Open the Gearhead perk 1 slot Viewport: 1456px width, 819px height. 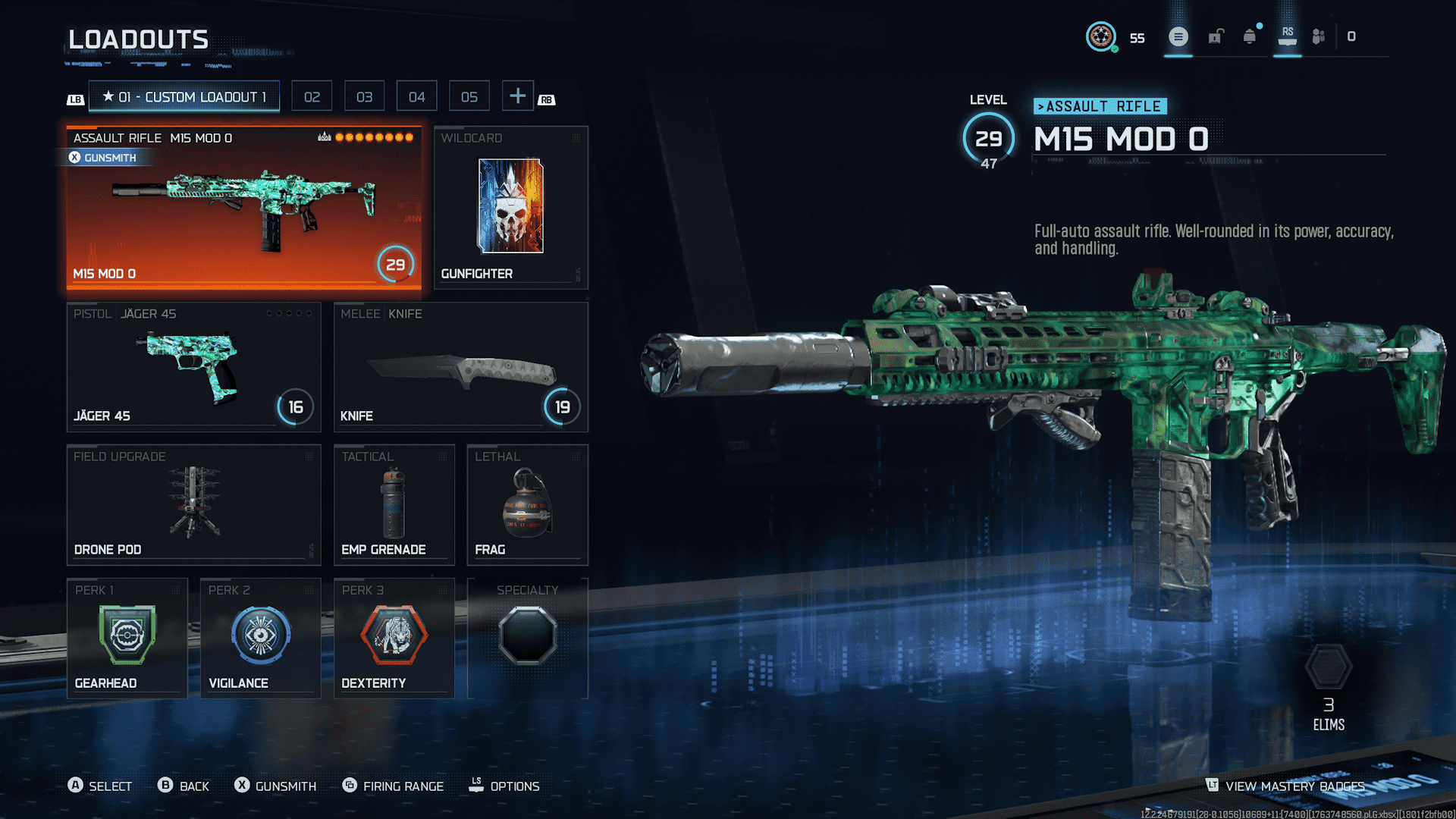point(127,639)
